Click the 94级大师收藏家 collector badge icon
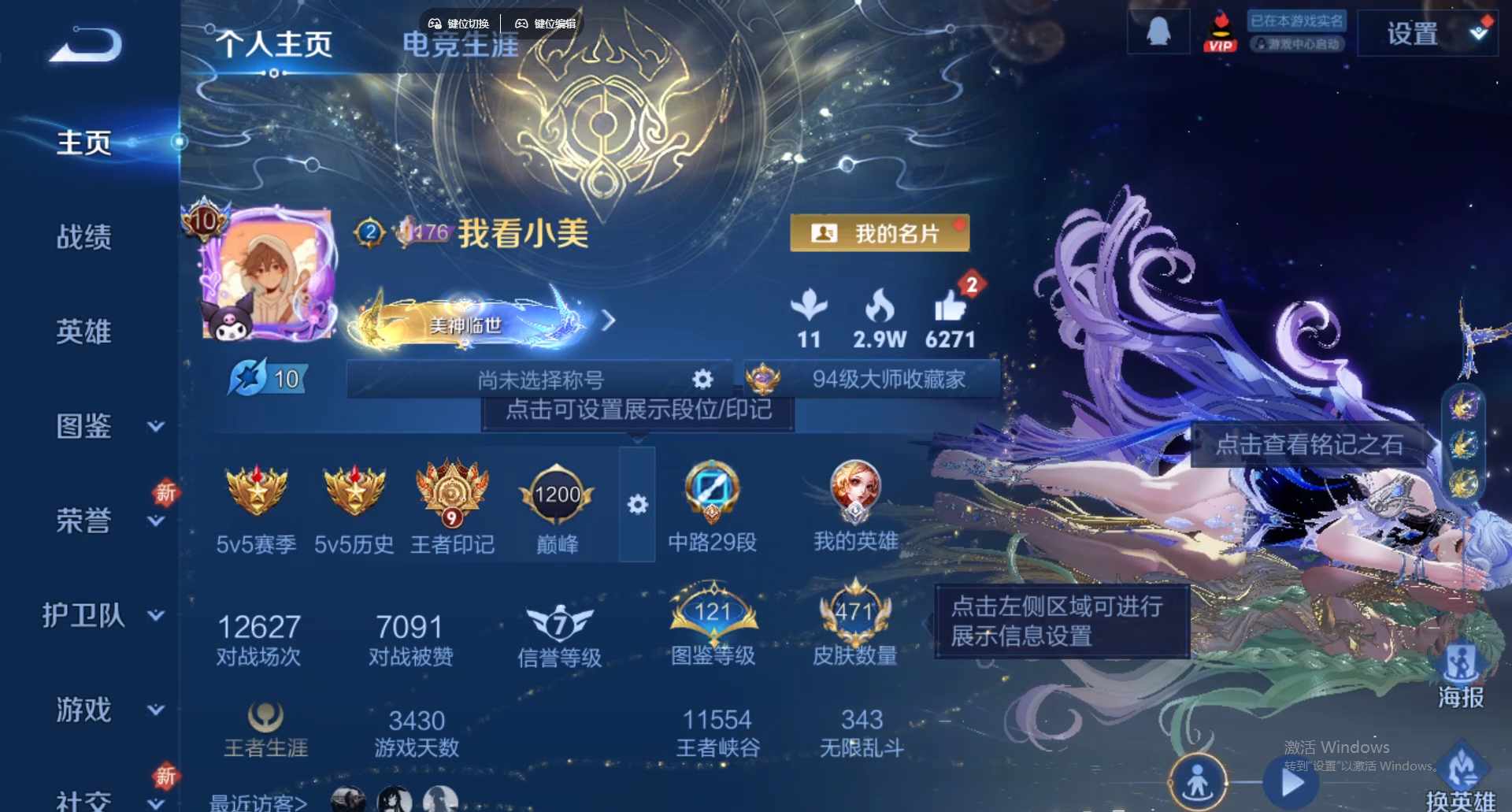Viewport: 1512px width, 812px height. click(x=762, y=379)
